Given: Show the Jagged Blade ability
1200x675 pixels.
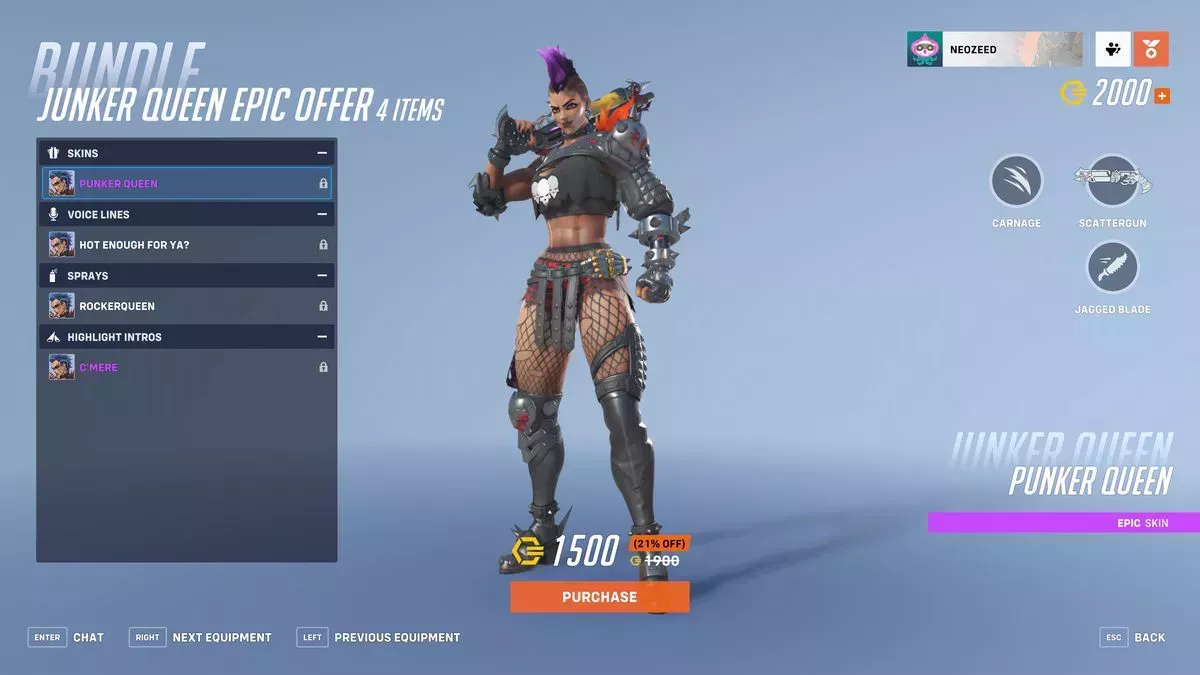Looking at the screenshot, I should tap(1112, 269).
